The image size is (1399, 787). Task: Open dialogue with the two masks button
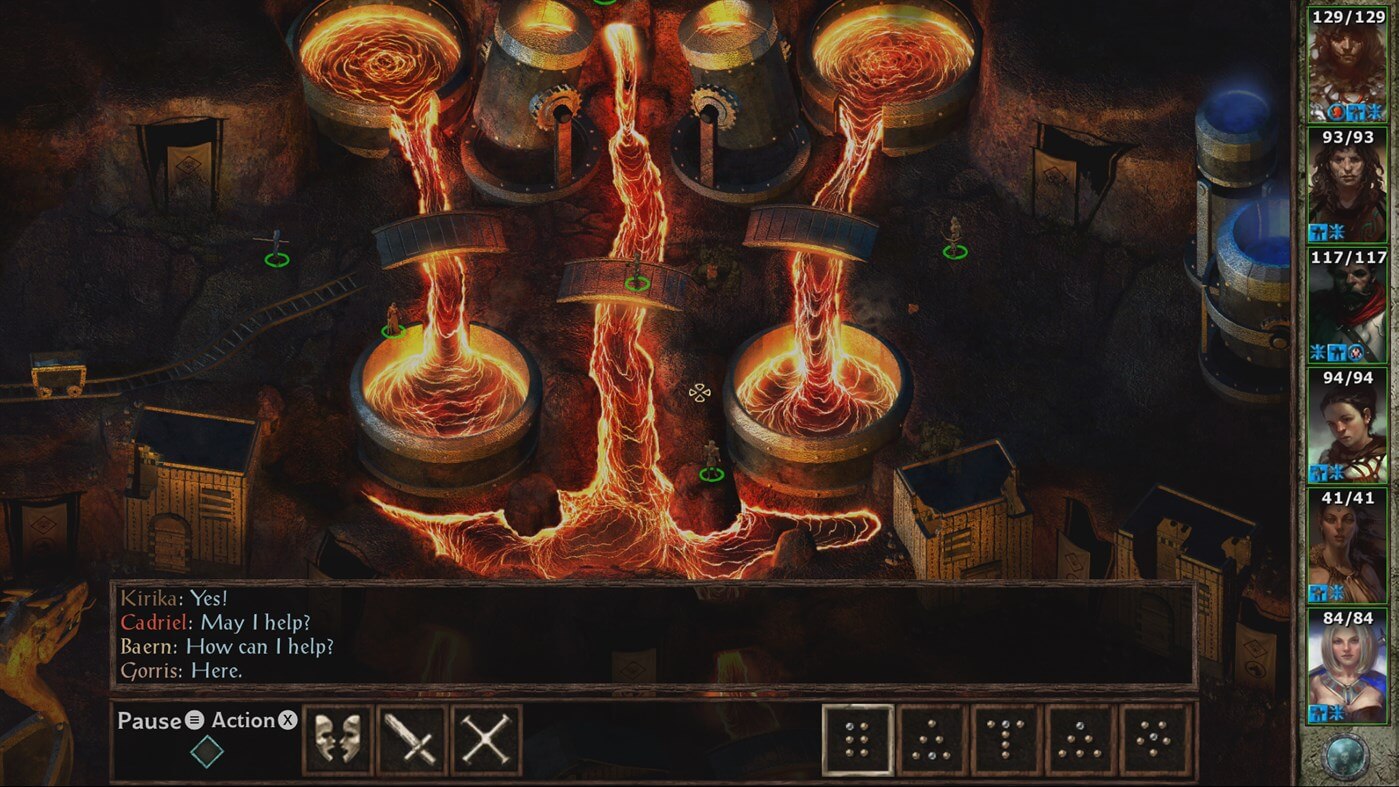pyautogui.click(x=337, y=740)
